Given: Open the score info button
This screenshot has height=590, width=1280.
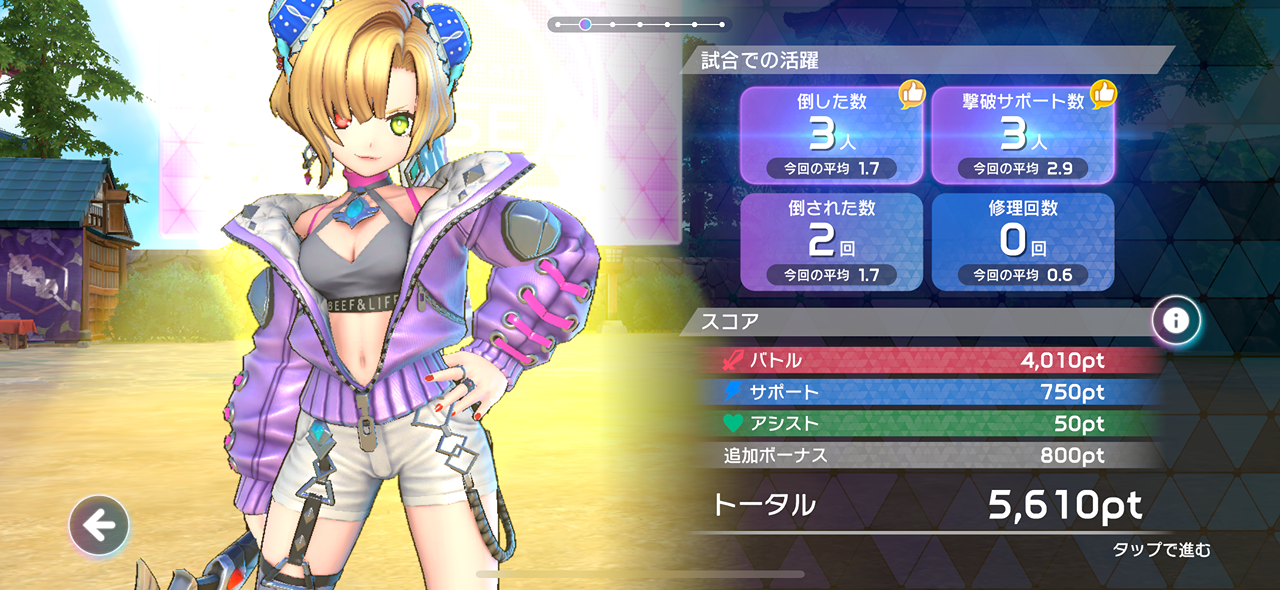Looking at the screenshot, I should tap(1176, 321).
